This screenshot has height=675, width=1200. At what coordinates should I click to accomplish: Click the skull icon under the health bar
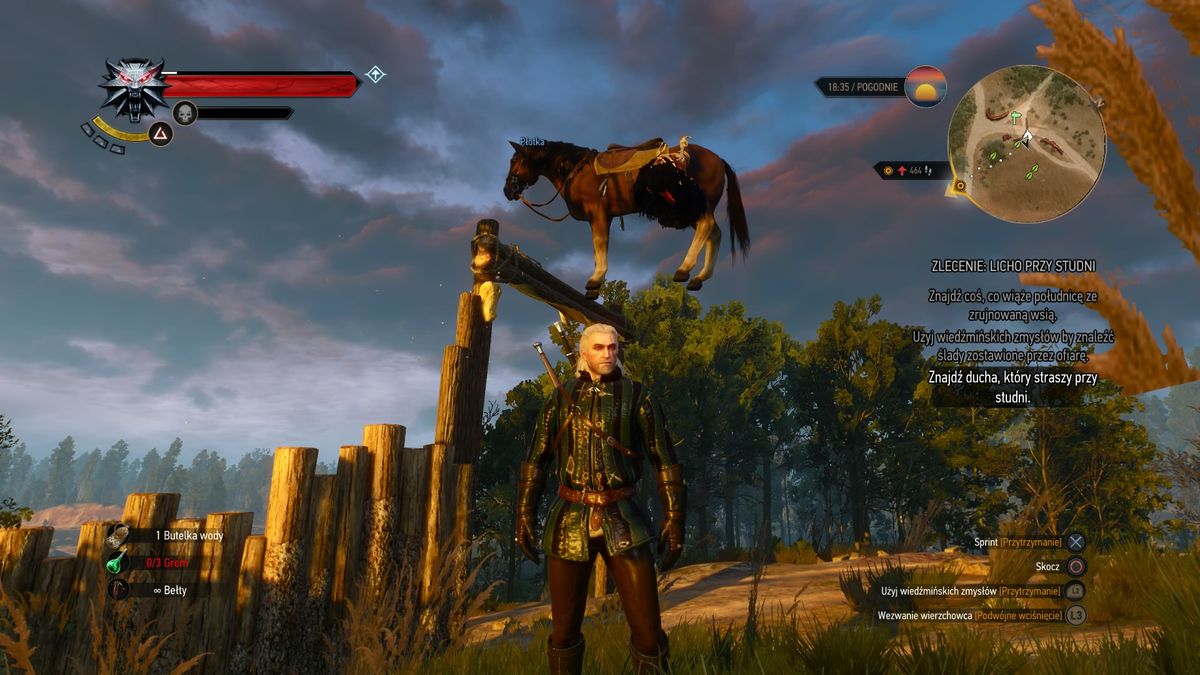click(185, 113)
